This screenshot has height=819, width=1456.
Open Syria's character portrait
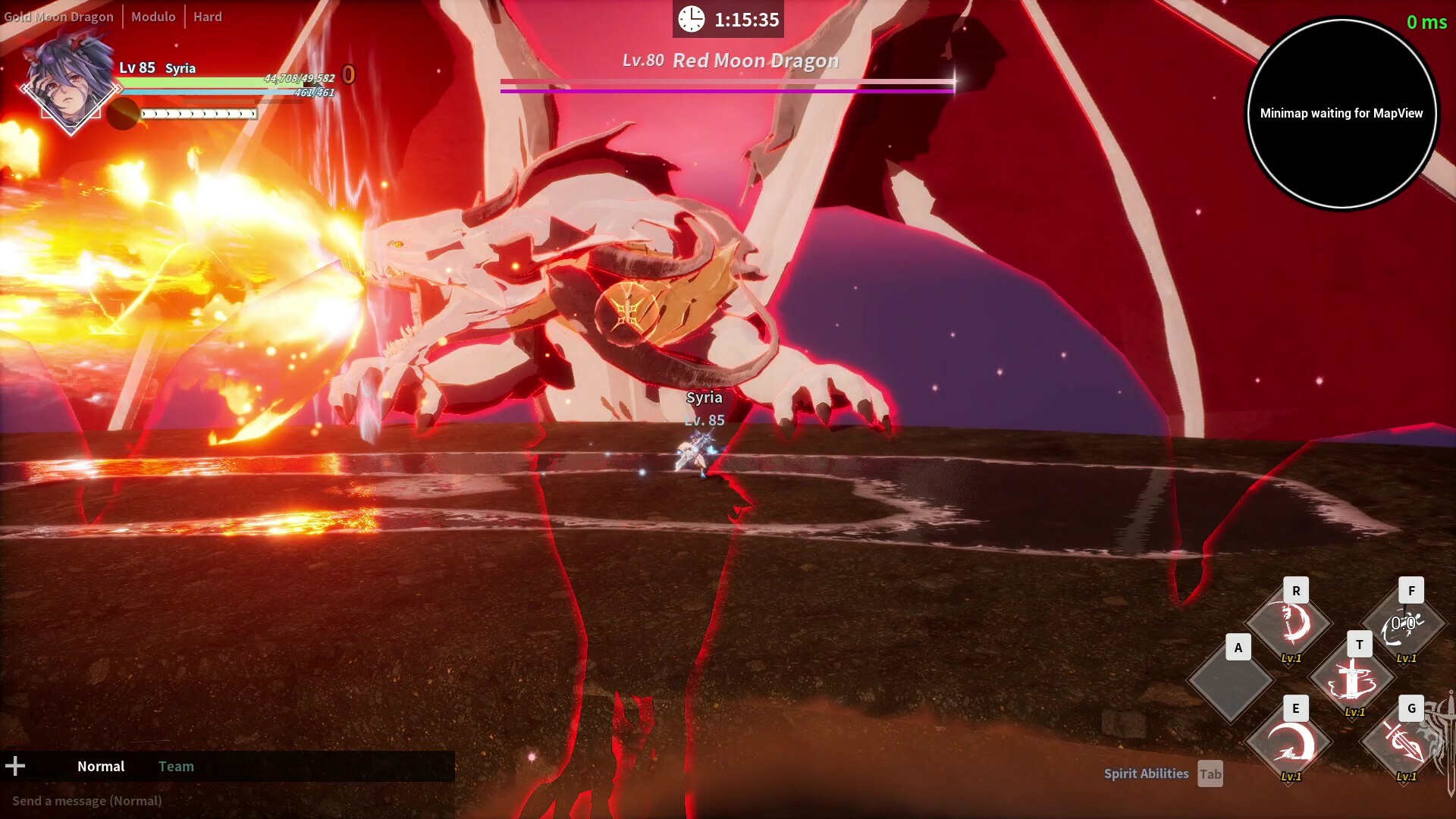[x=68, y=87]
